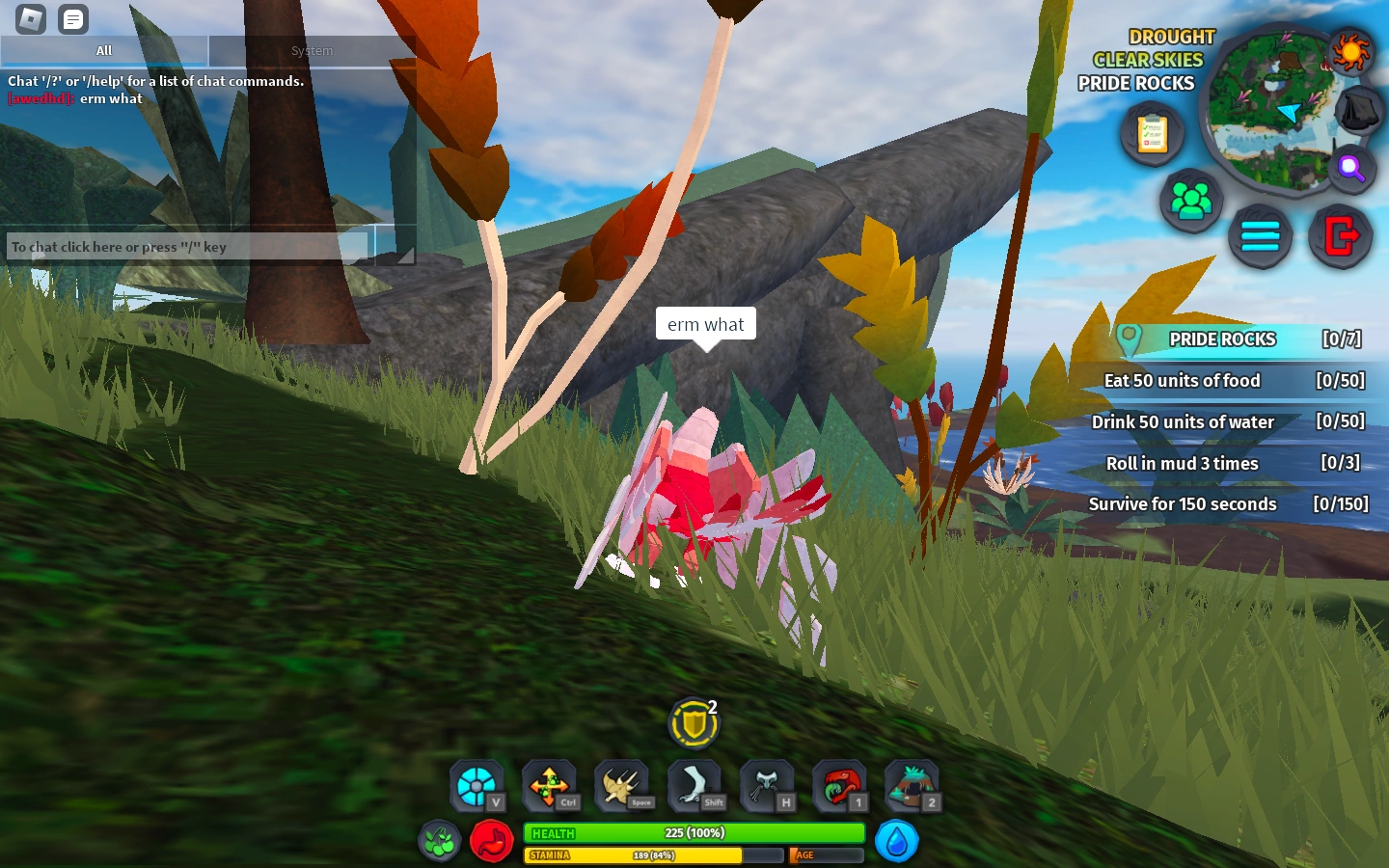Image resolution: width=1389 pixels, height=868 pixels.
Task: Click the water droplet thirst icon
Action: [896, 840]
